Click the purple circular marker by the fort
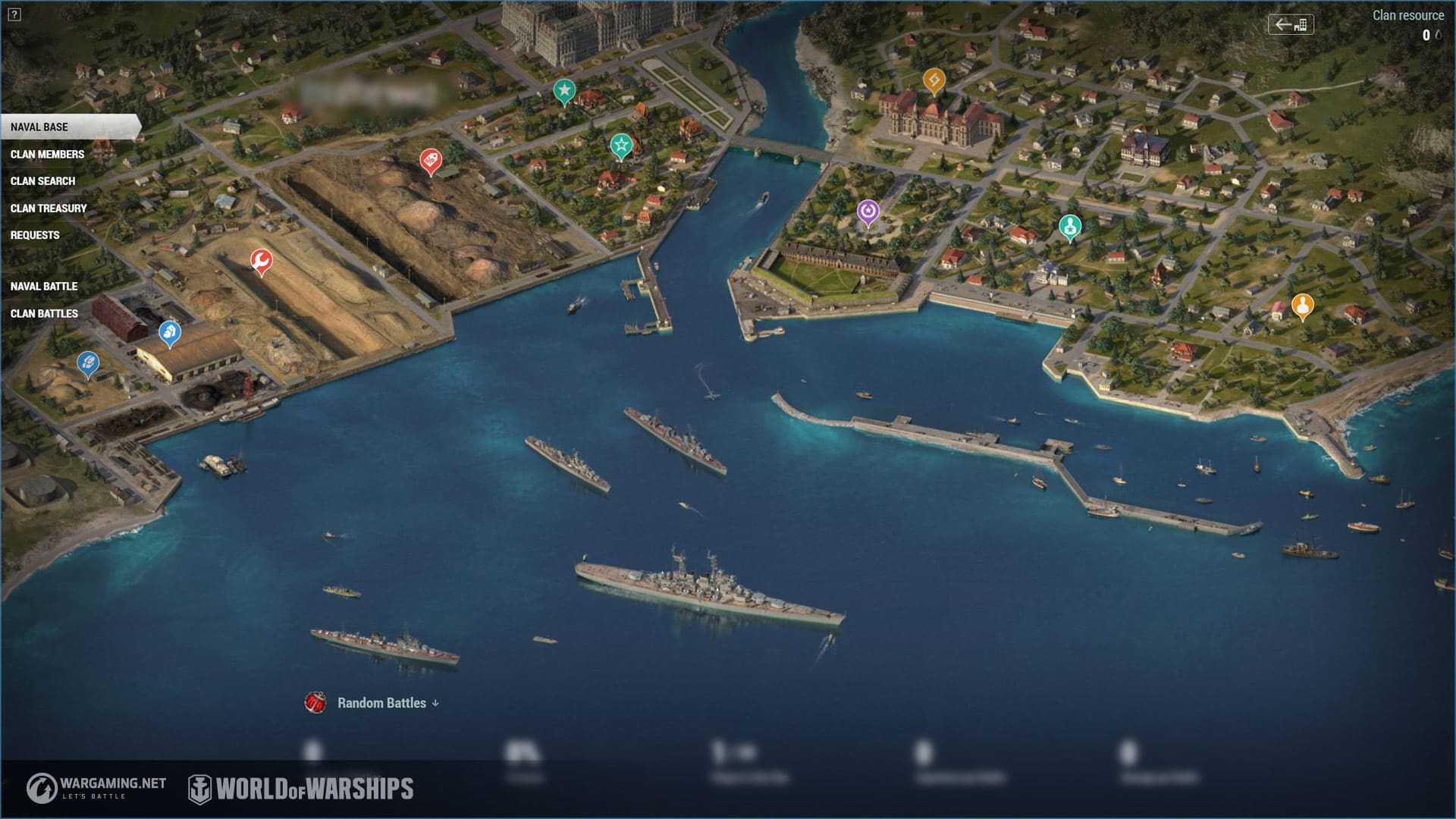This screenshot has width=1456, height=819. point(868,212)
